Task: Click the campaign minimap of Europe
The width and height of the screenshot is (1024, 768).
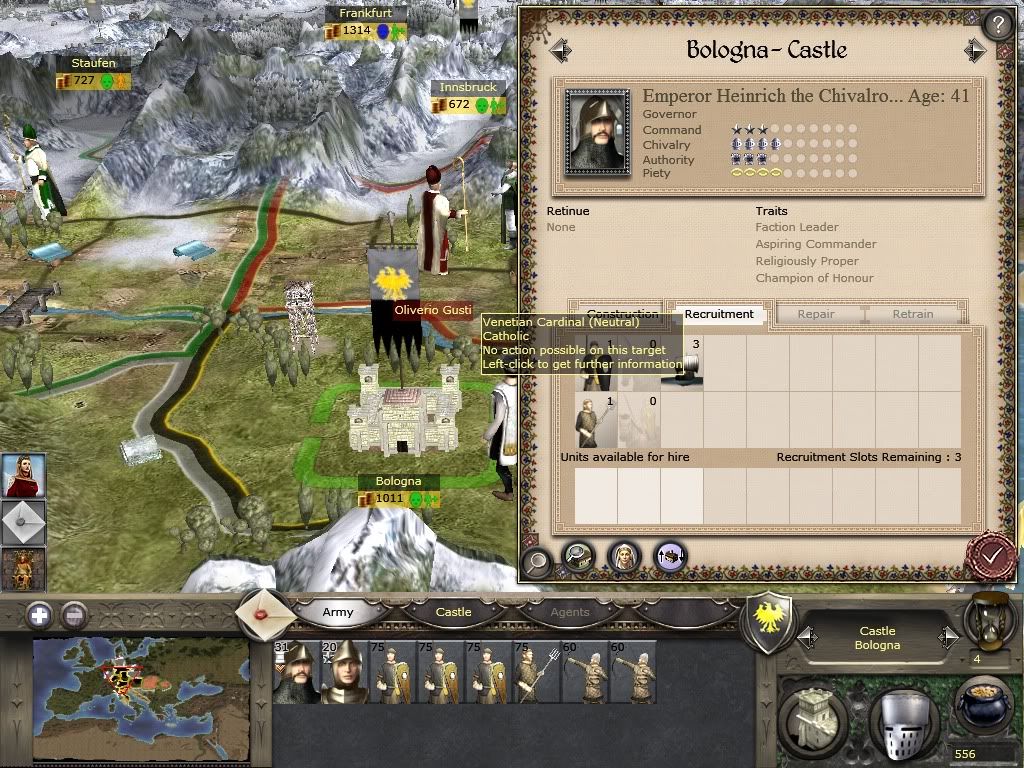Action: pyautogui.click(x=140, y=694)
